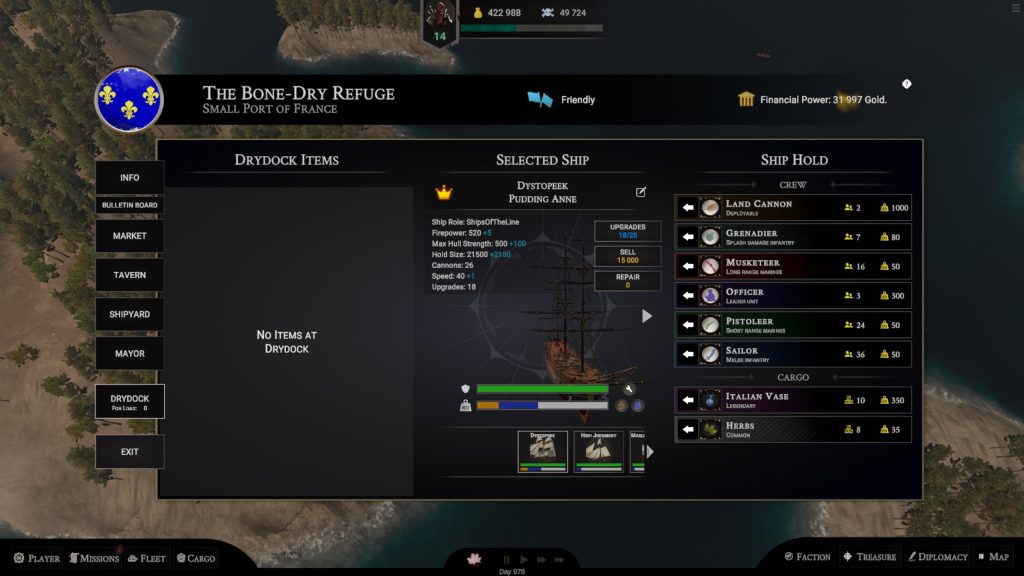Viewport: 1024px width, 576px height.
Task: Open the Info panel
Action: (130, 178)
